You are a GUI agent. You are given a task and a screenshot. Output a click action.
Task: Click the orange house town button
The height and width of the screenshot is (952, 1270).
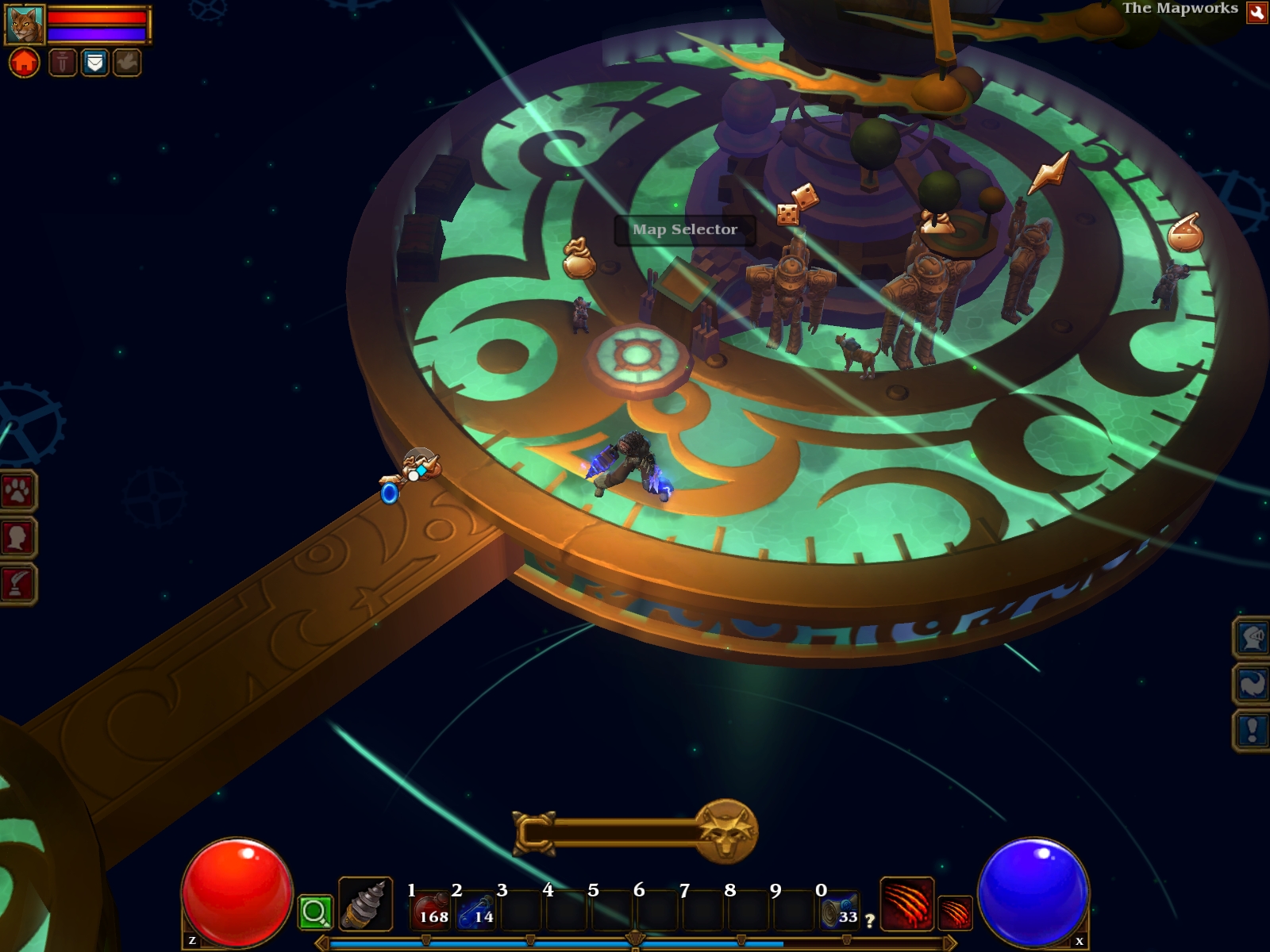click(x=24, y=62)
